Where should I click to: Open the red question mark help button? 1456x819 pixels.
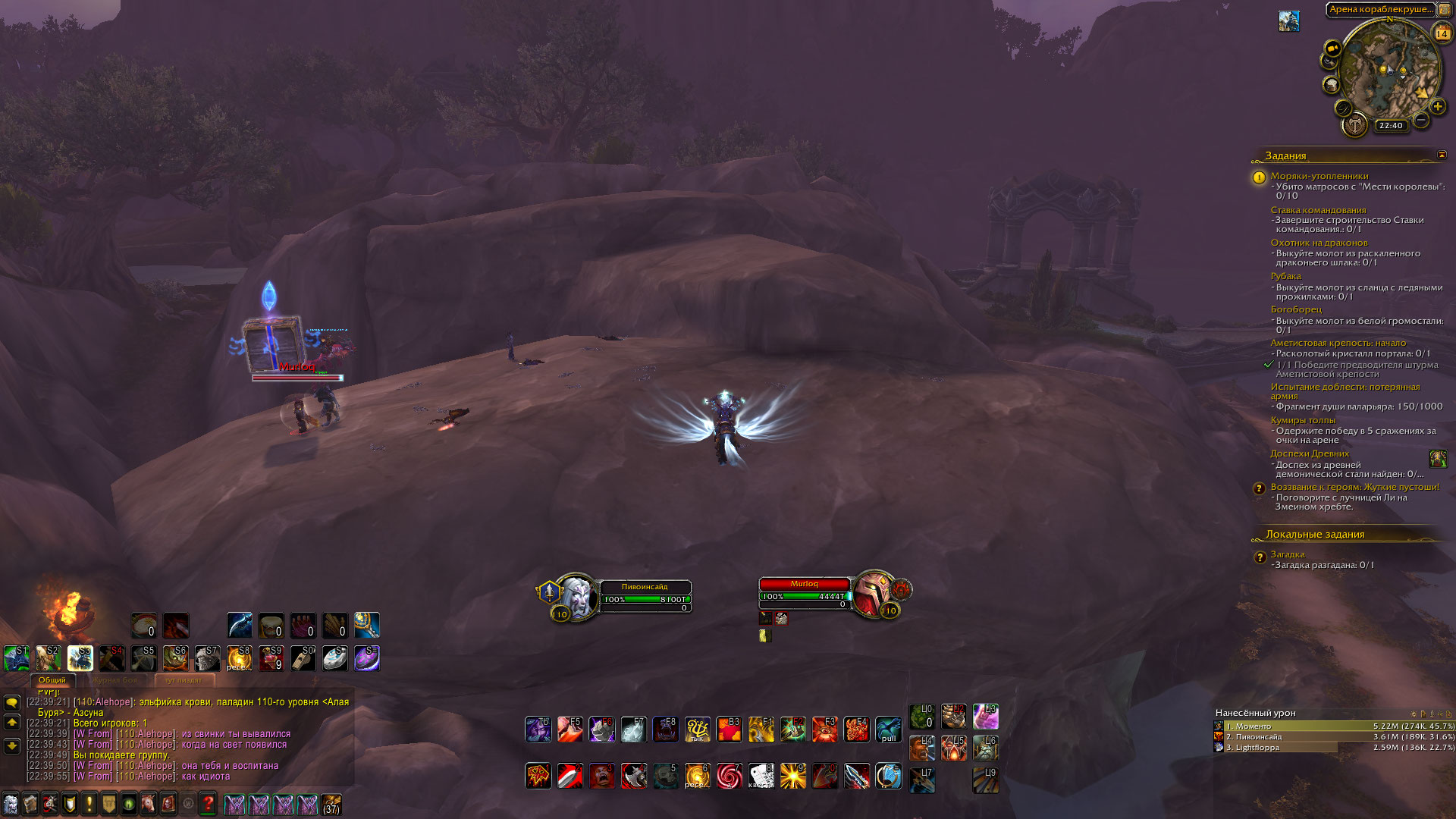pos(209,804)
